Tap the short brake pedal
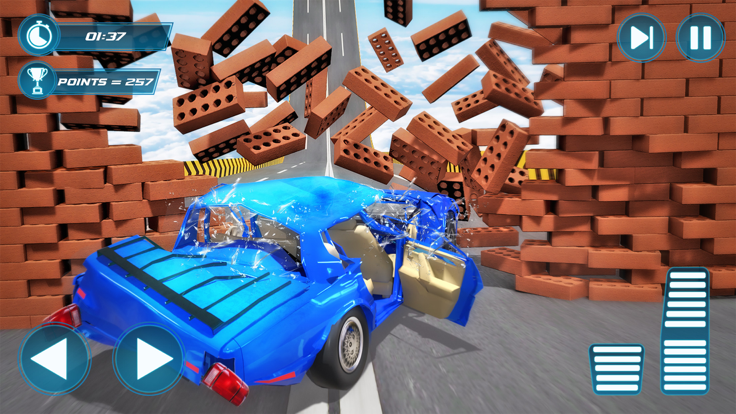Image resolution: width=736 pixels, height=414 pixels. click(616, 370)
